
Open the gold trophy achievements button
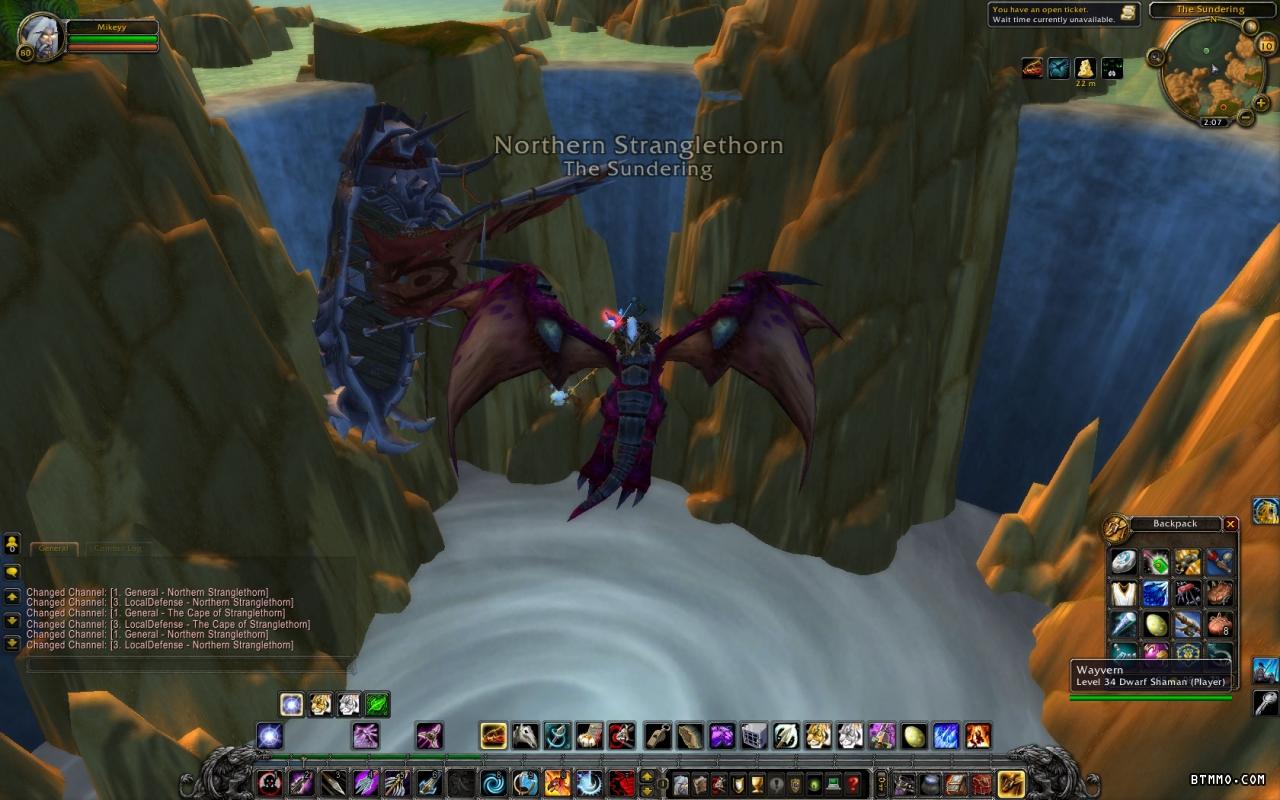[755, 784]
